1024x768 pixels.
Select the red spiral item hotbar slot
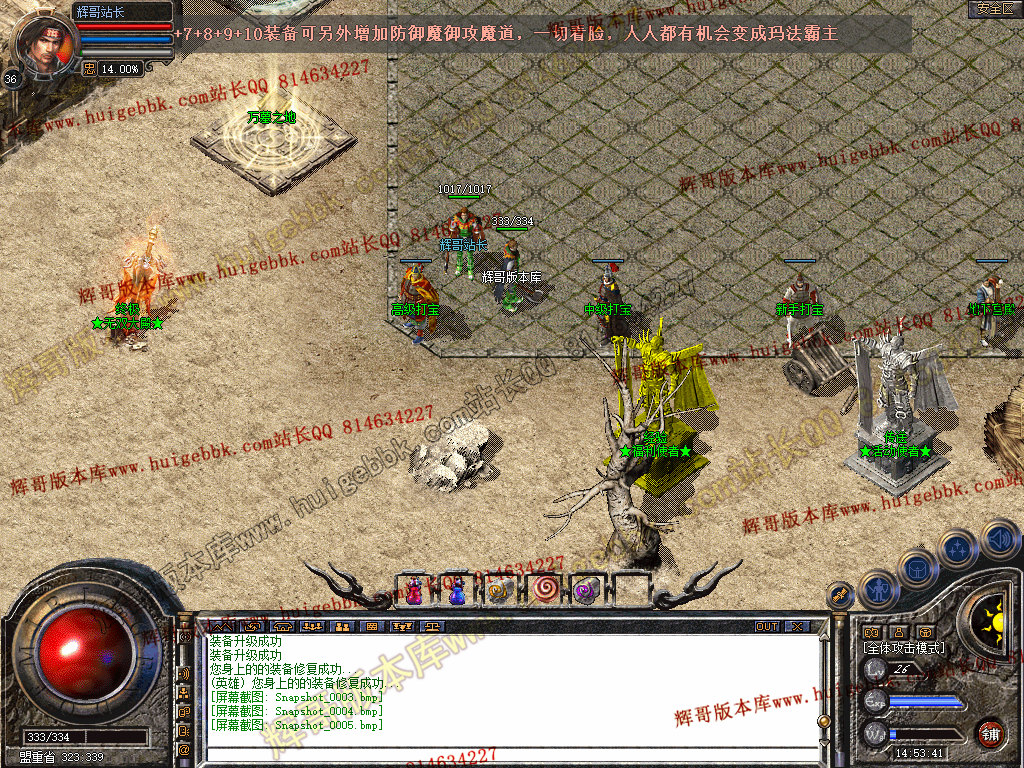543,591
